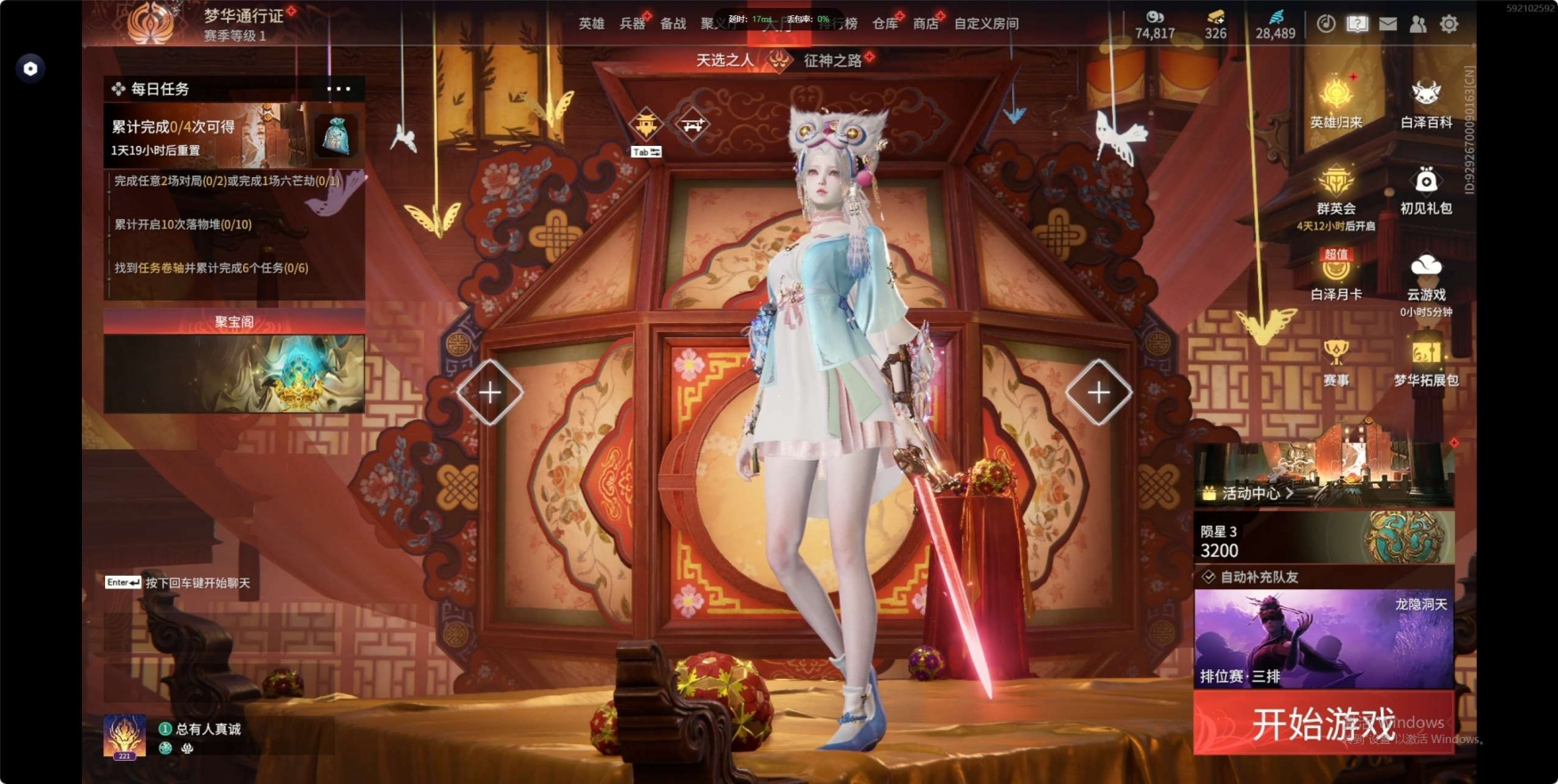Open the 商店 shop menu

926,24
